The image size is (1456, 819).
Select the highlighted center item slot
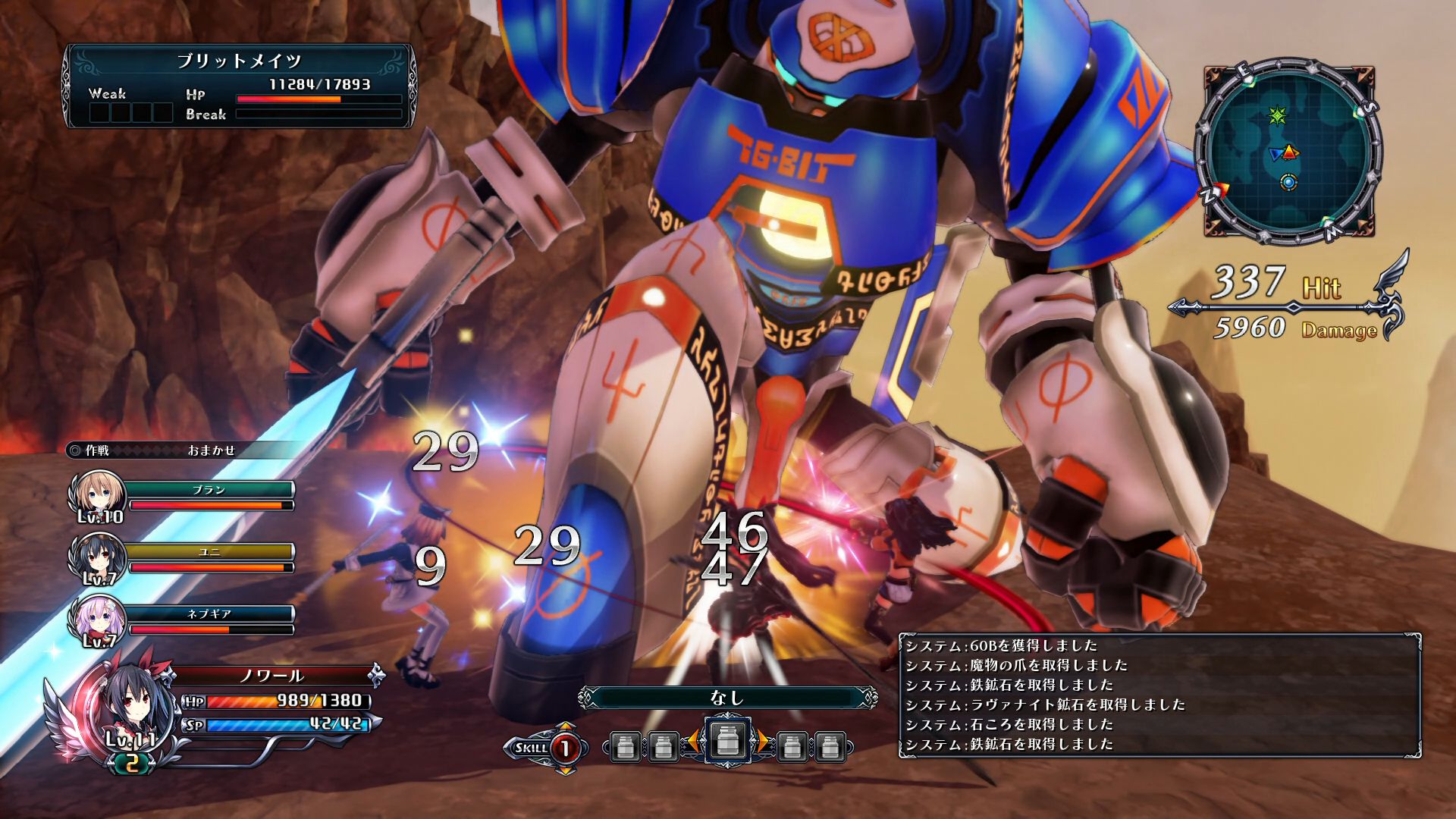(727, 741)
